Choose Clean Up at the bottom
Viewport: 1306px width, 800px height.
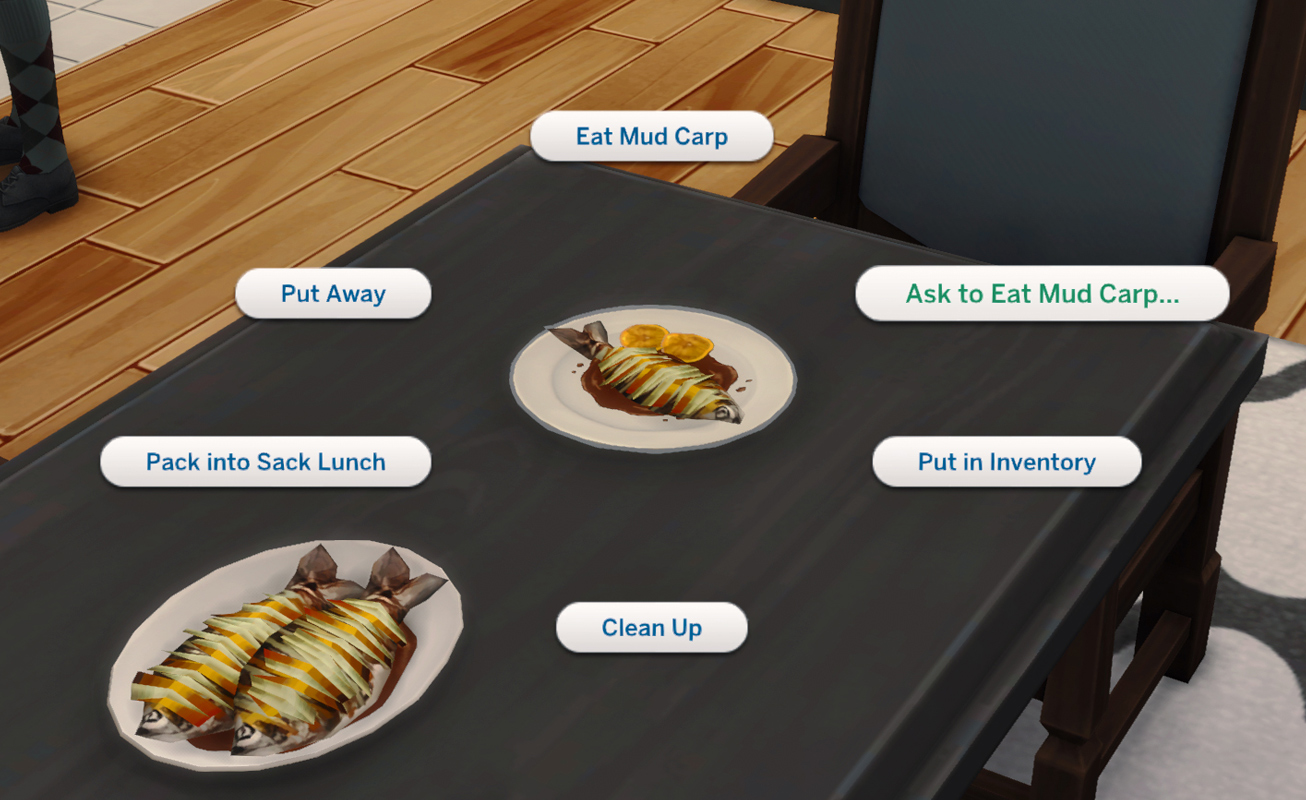pyautogui.click(x=651, y=627)
